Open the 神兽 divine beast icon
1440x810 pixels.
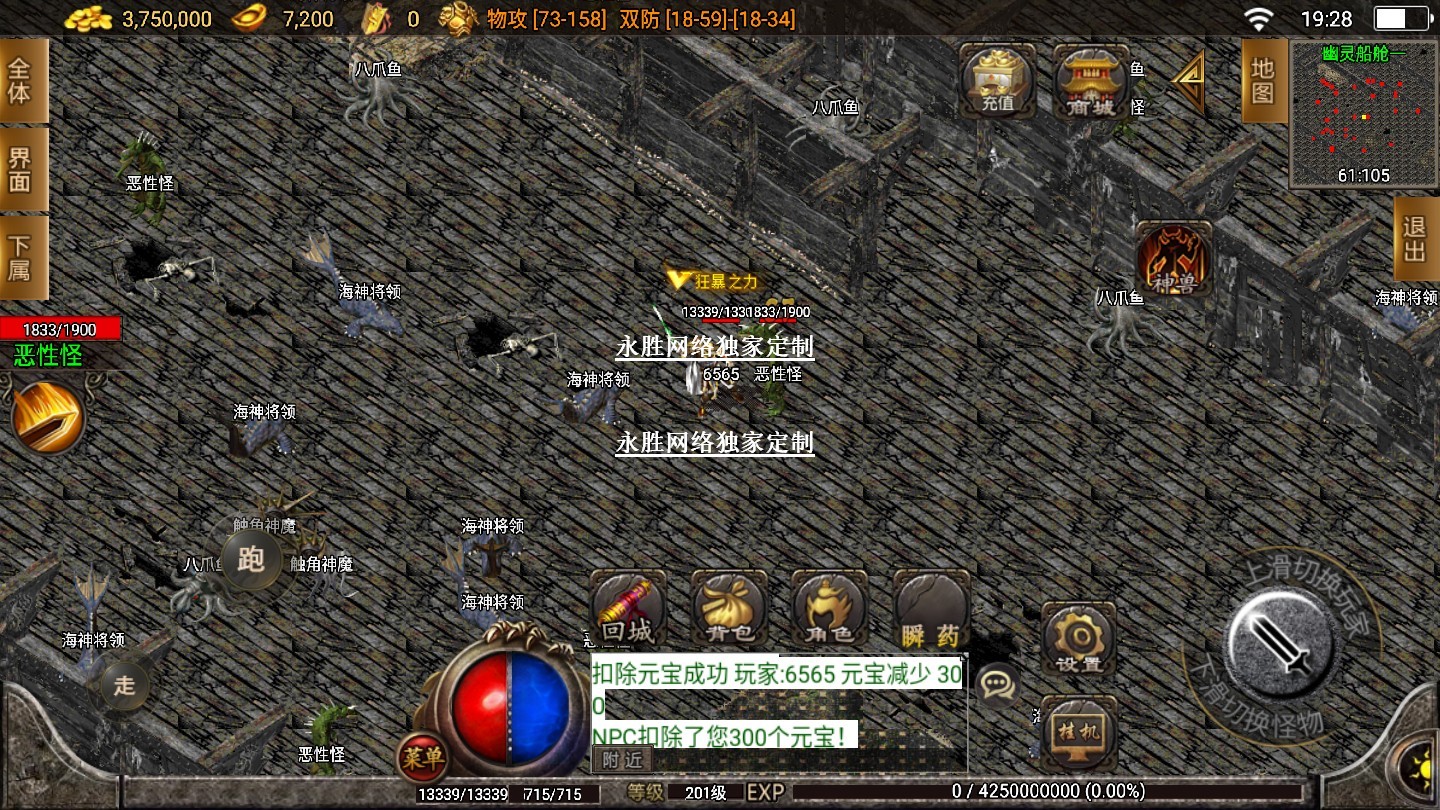click(1174, 260)
